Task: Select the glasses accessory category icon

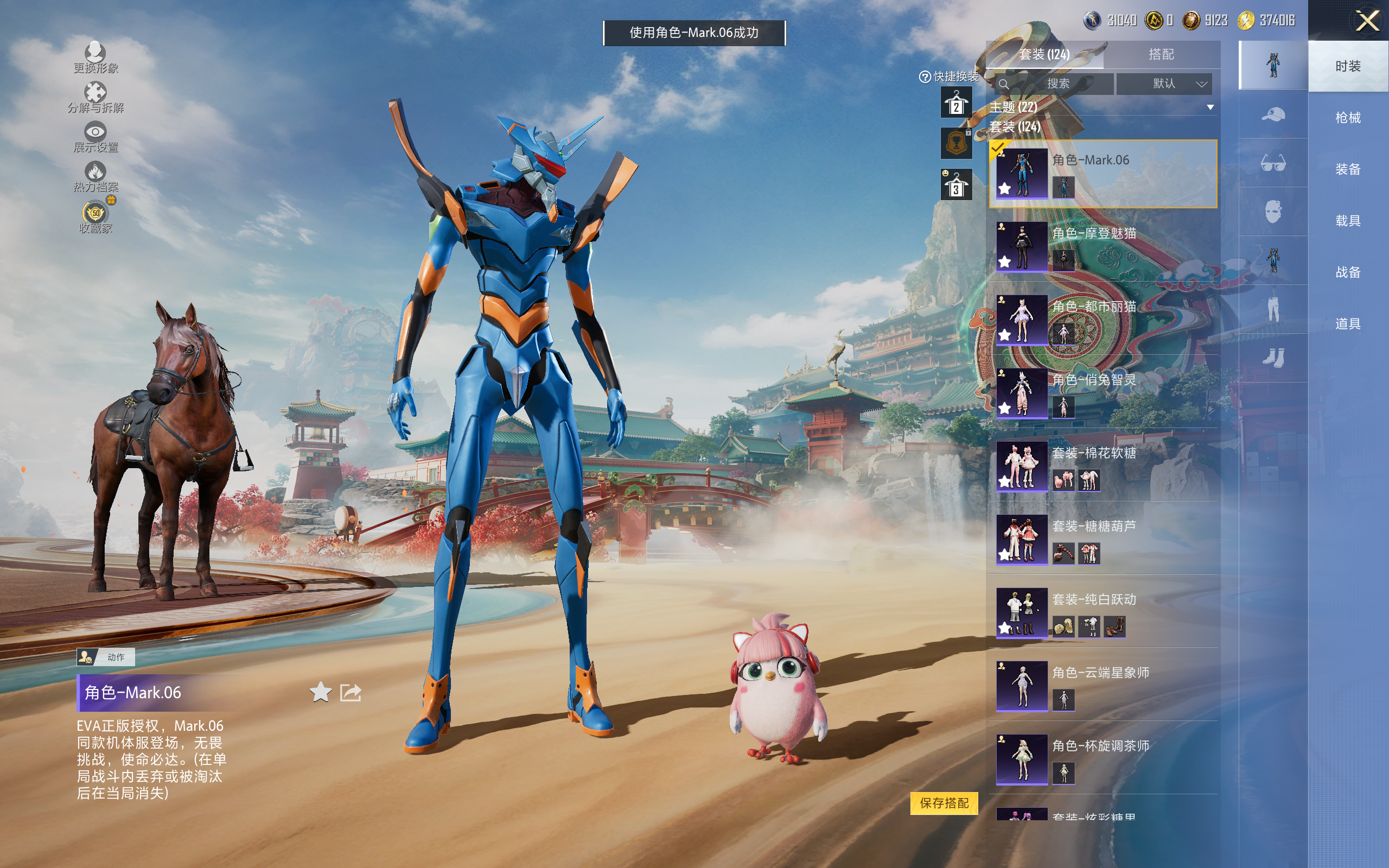Action: click(x=1272, y=164)
